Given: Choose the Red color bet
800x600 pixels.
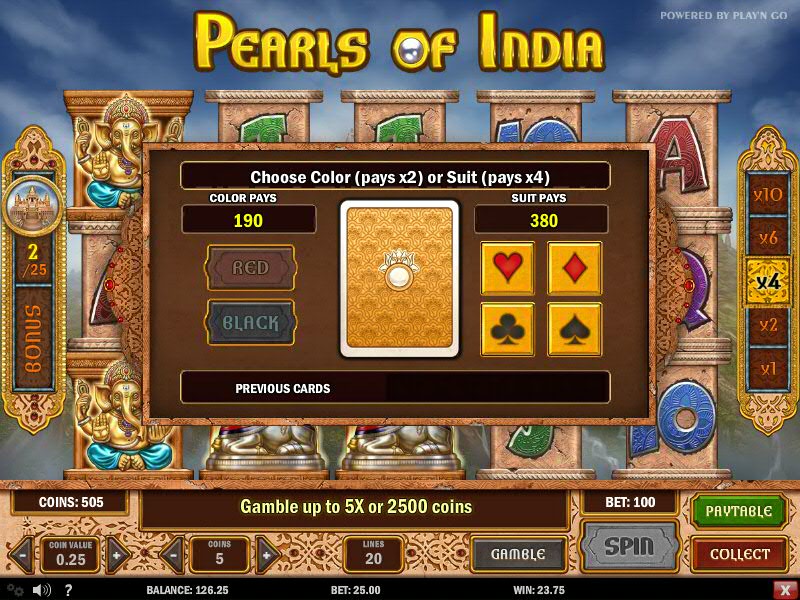Looking at the screenshot, I should 250,268.
